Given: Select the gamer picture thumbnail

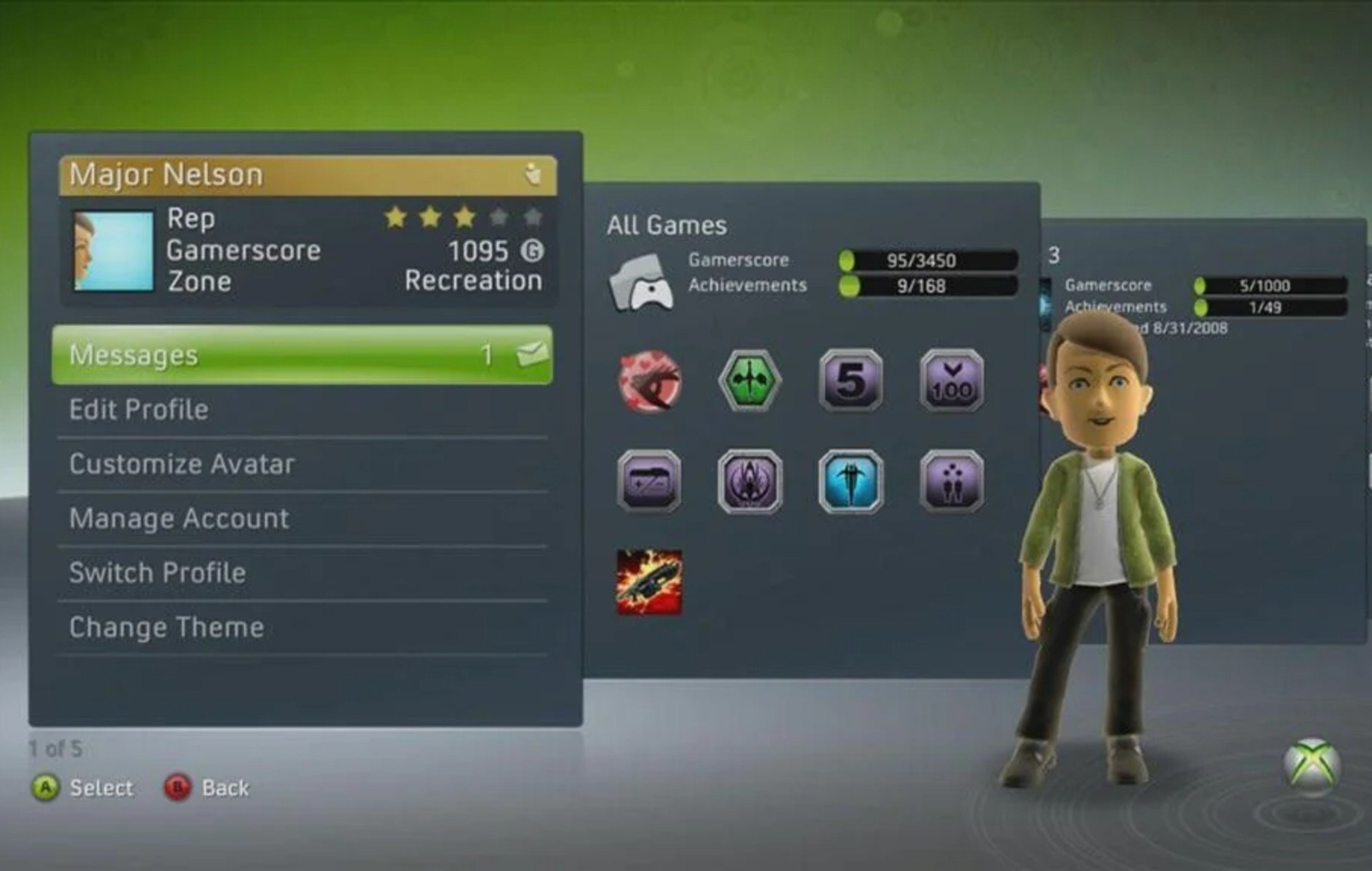Looking at the screenshot, I should point(113,250).
